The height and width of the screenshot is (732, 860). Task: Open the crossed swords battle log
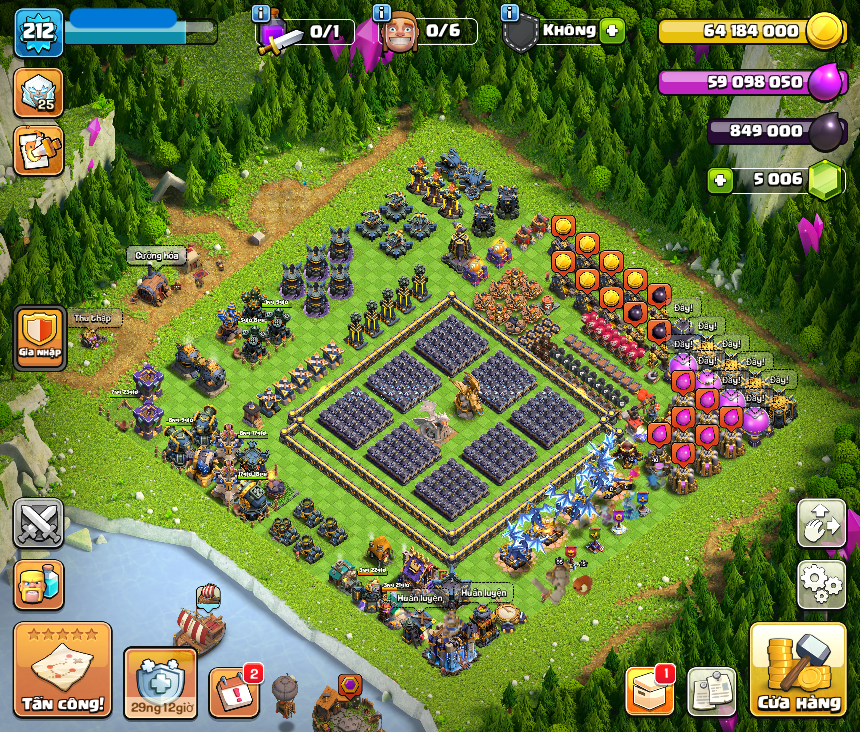point(39,524)
